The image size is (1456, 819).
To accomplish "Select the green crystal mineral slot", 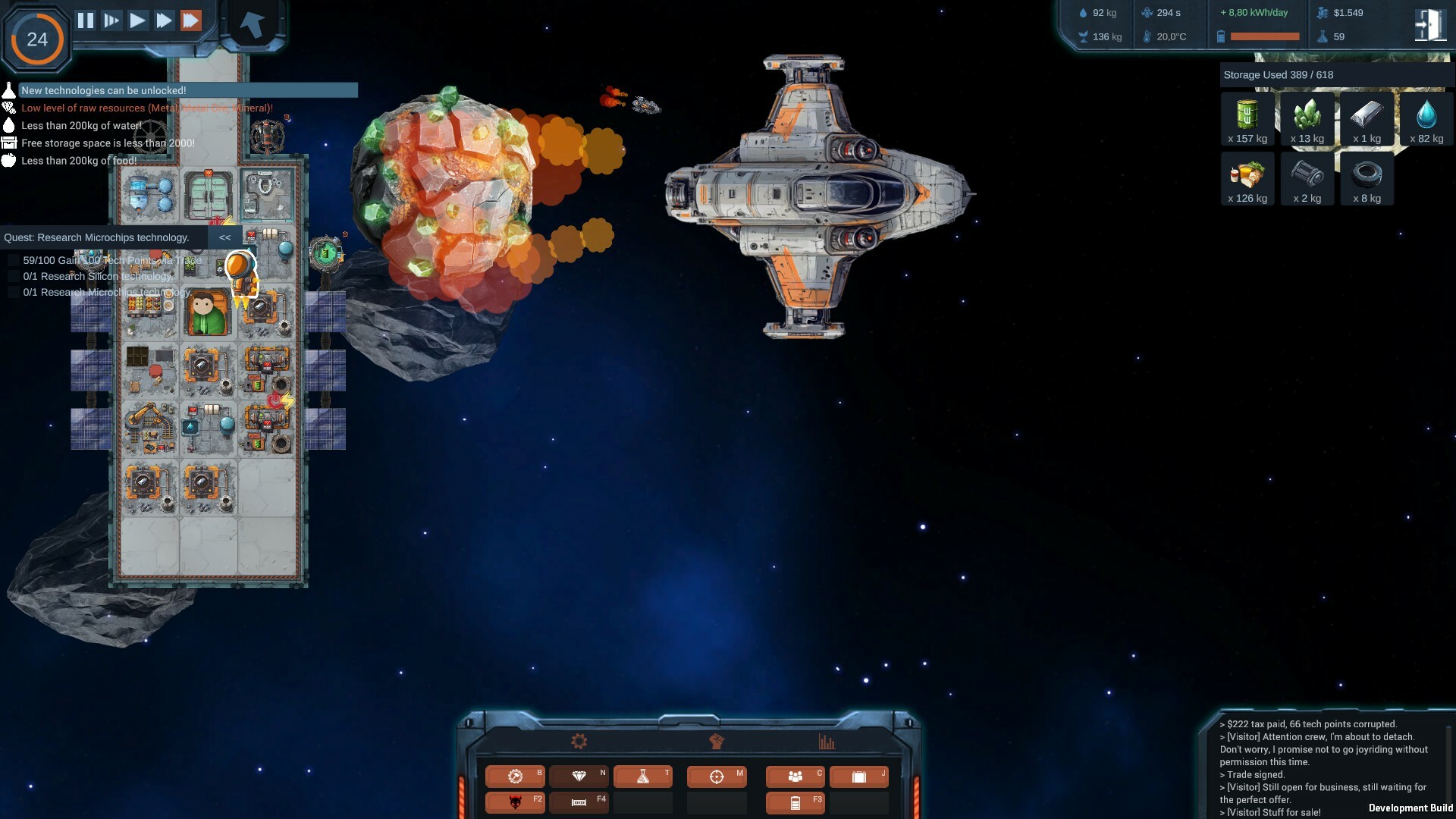I will pos(1307,119).
